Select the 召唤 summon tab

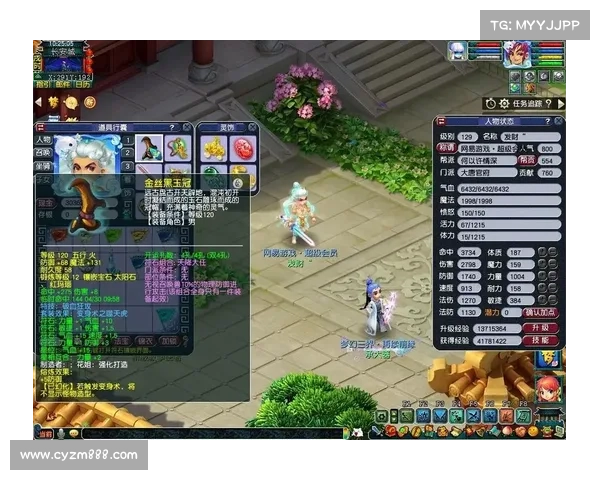(x=43, y=154)
